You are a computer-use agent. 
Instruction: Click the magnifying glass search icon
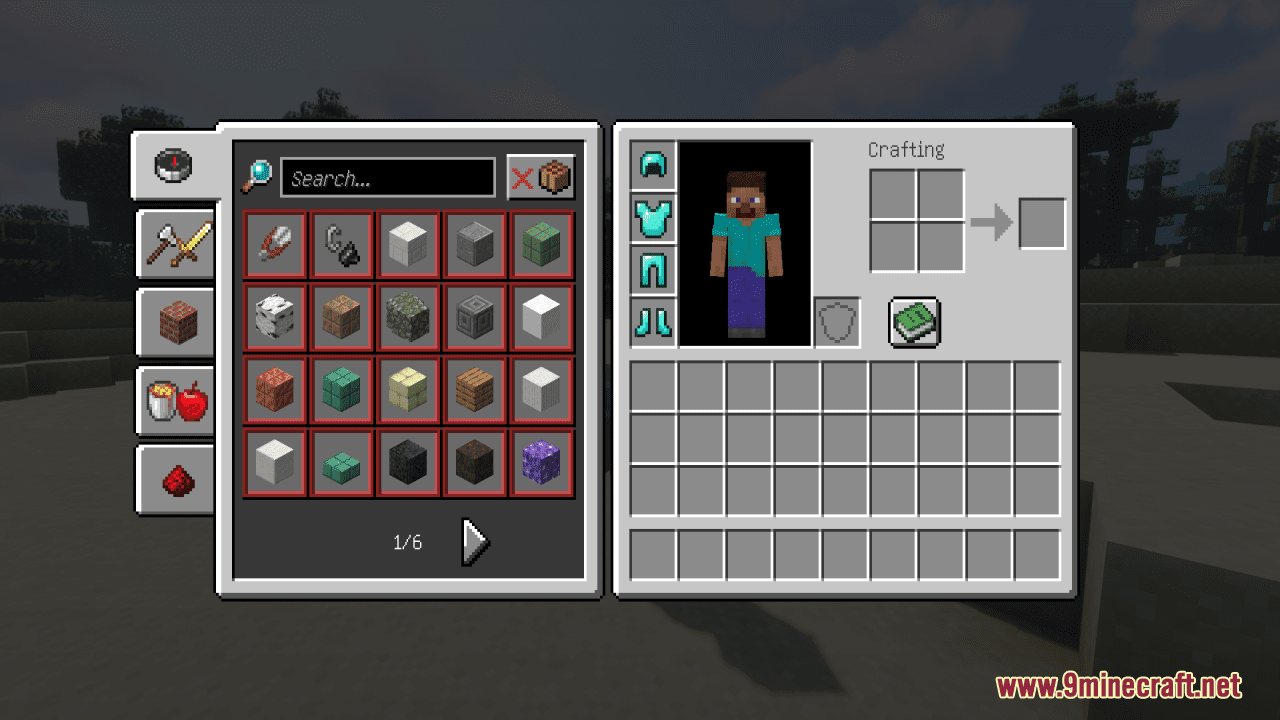tap(258, 177)
